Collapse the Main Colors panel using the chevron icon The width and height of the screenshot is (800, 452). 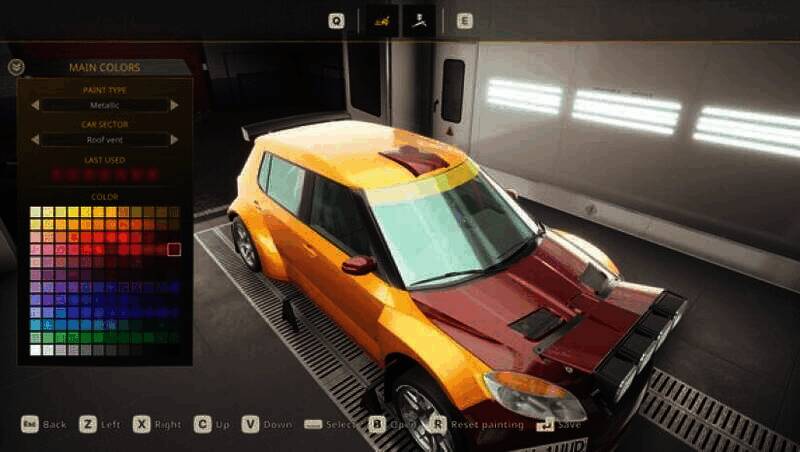pyautogui.click(x=15, y=68)
